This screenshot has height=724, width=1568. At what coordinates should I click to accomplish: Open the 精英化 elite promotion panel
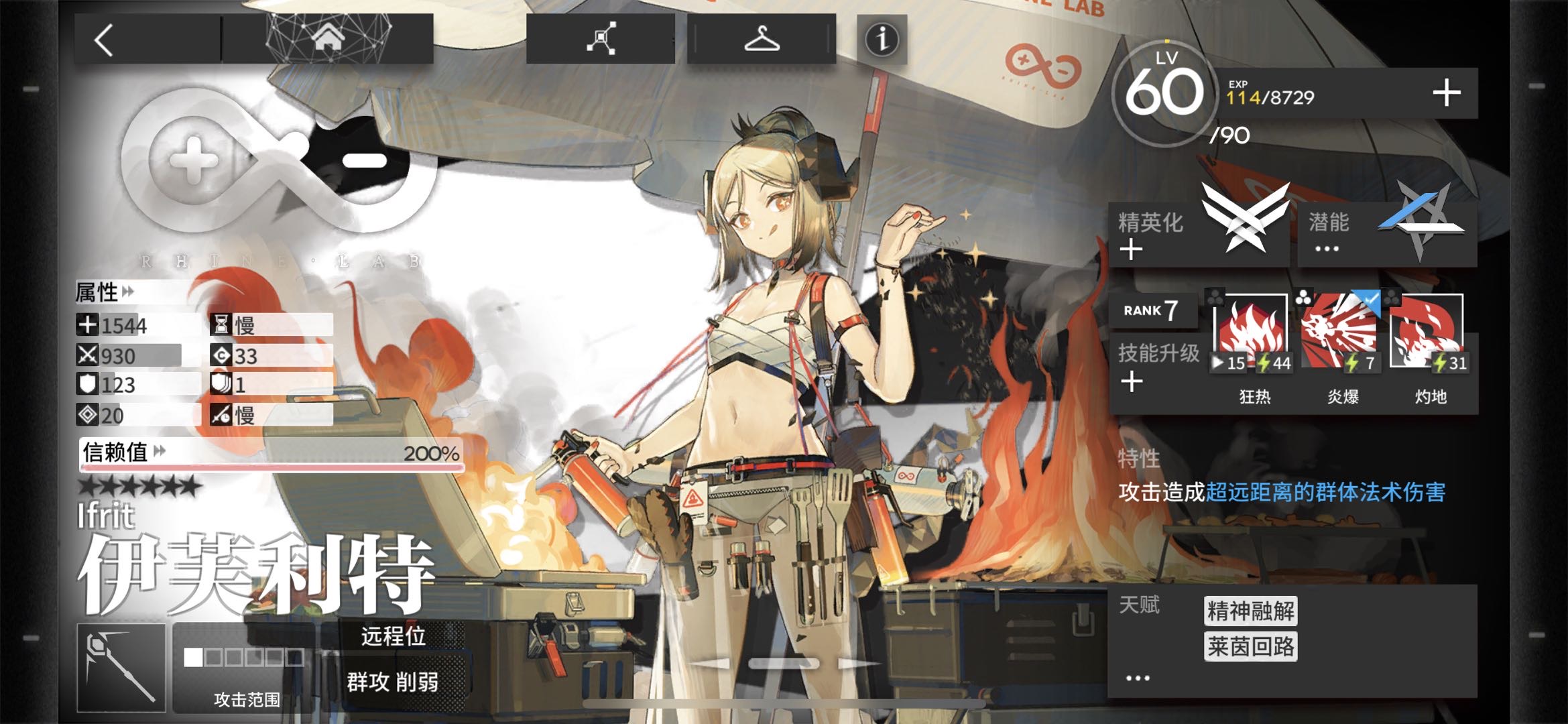tap(1198, 231)
